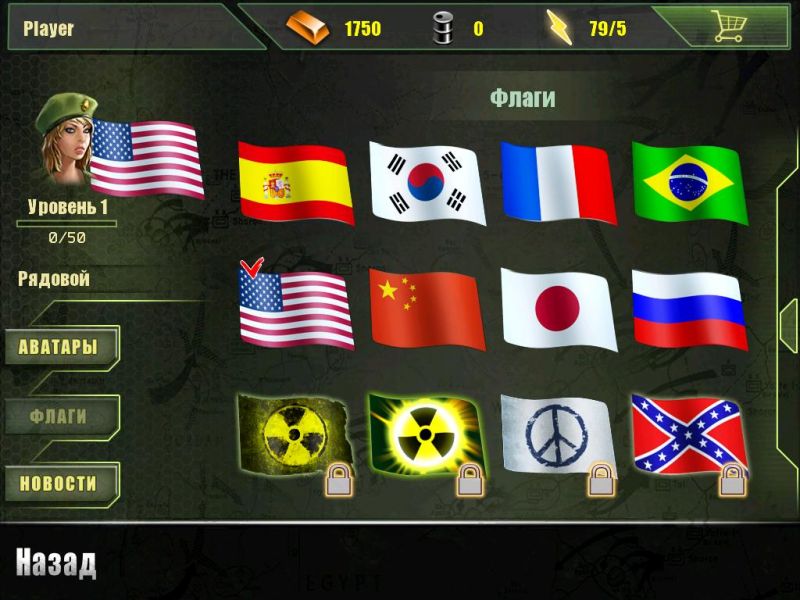This screenshot has height=600, width=800.
Task: Choose the Russia flag
Action: click(690, 309)
